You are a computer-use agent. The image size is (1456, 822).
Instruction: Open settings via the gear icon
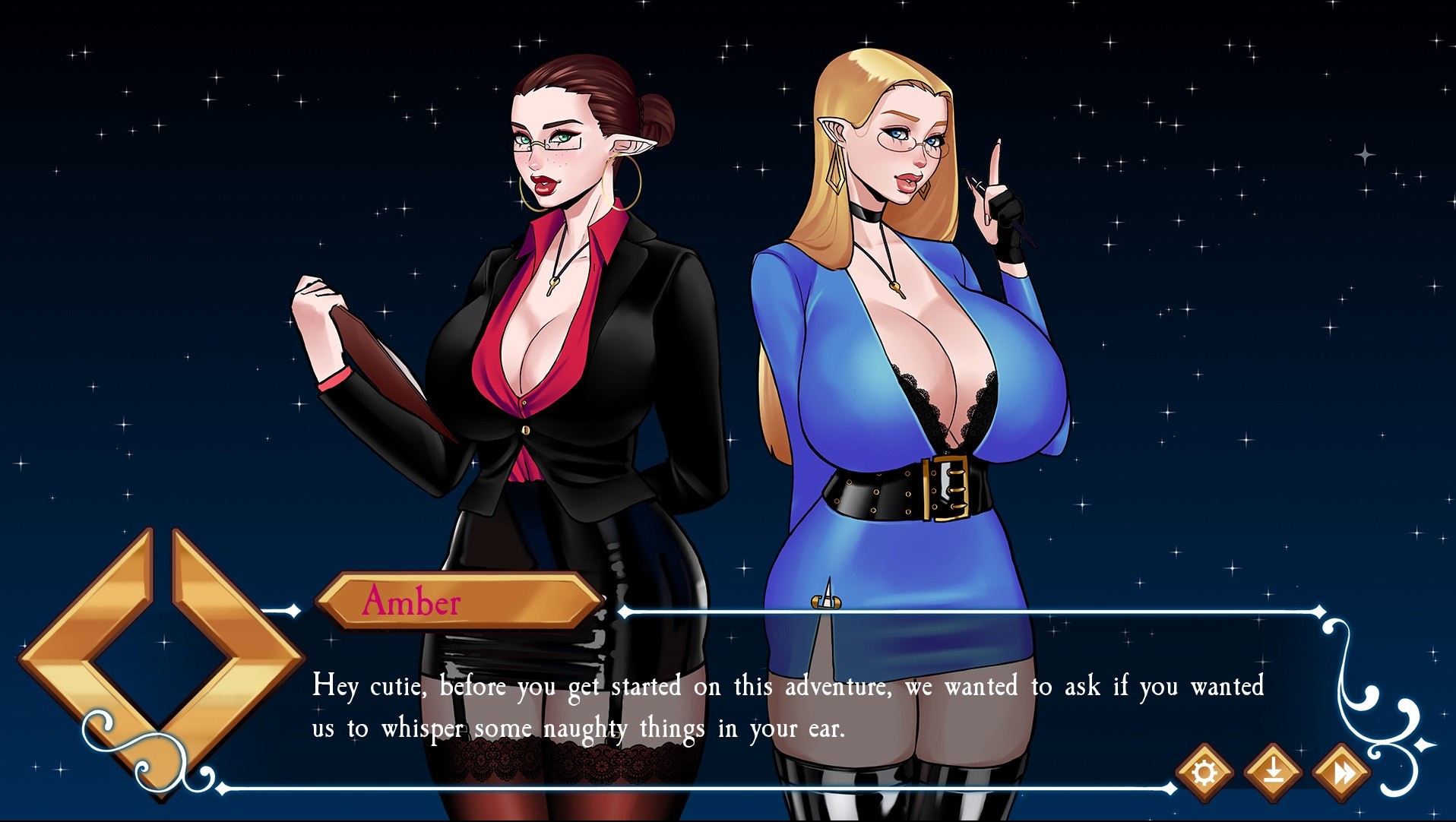pyautogui.click(x=1204, y=773)
